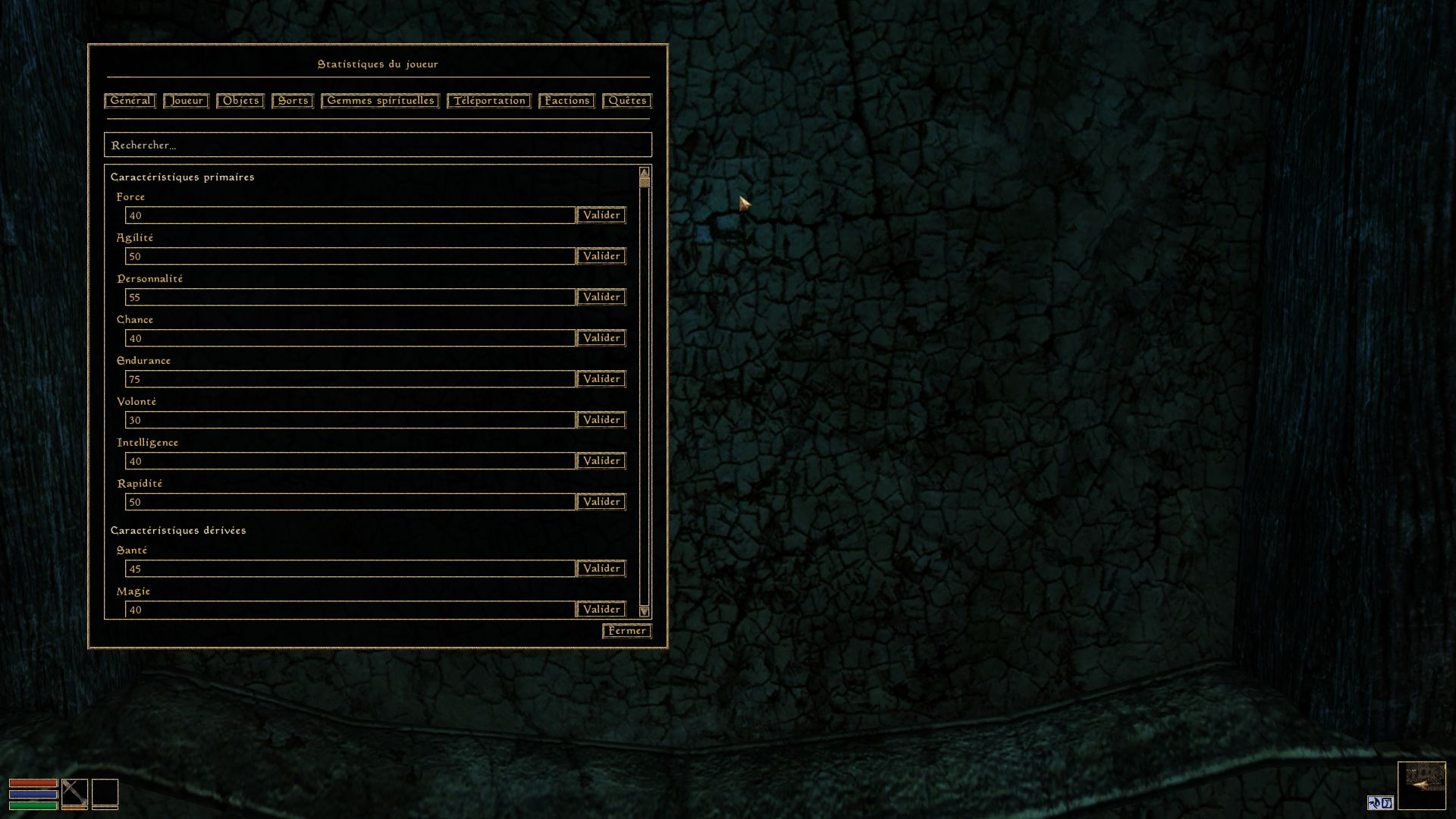Validate the Volonté stat

pyautogui.click(x=601, y=420)
